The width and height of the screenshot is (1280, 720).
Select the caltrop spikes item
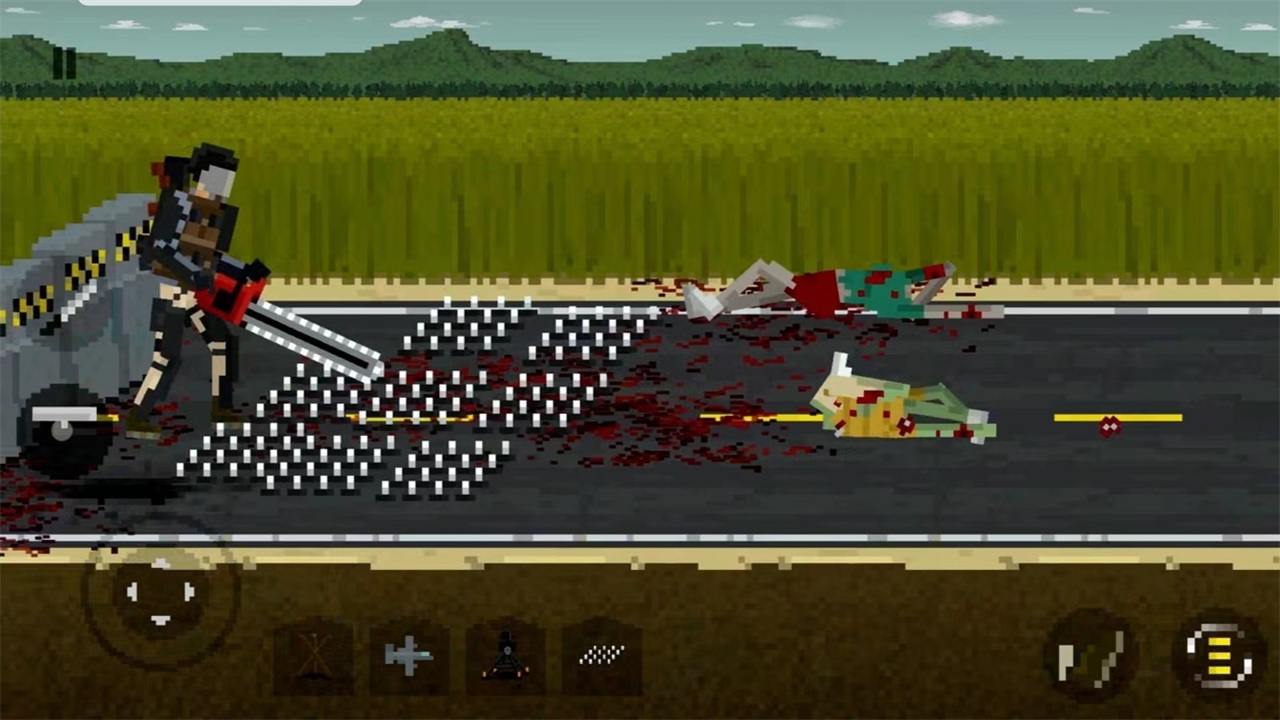[x=601, y=654]
